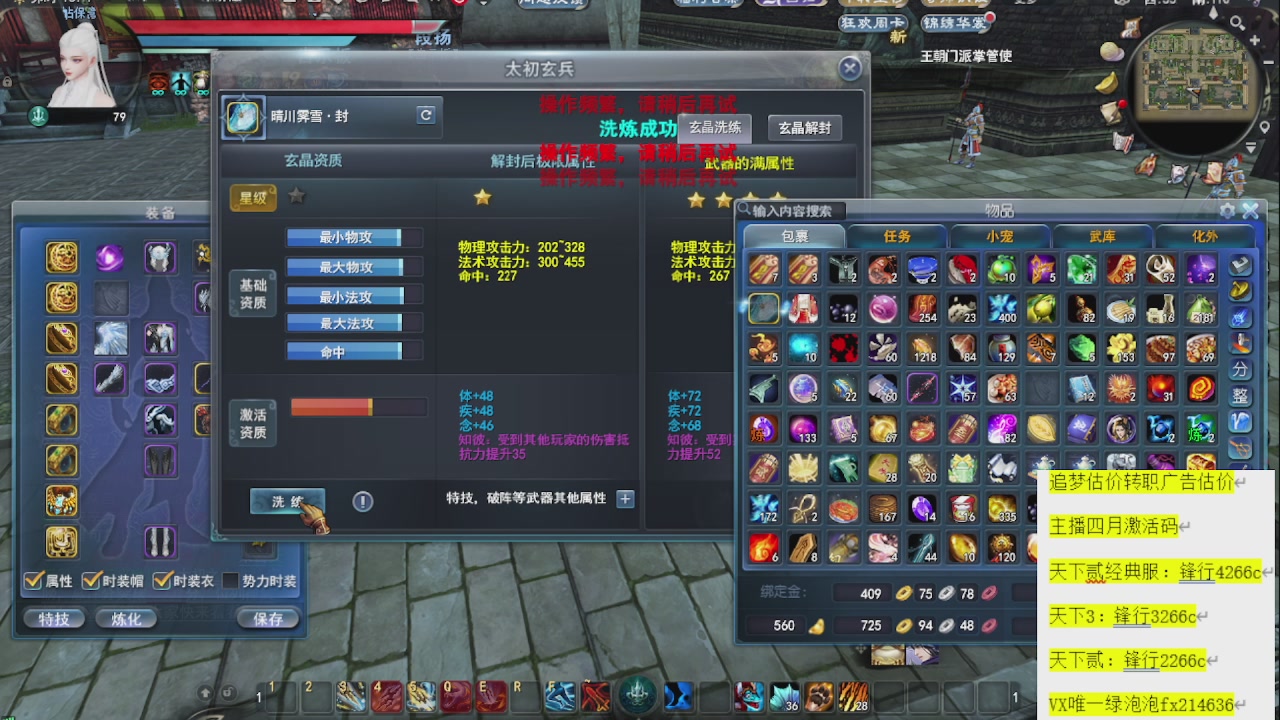Click the gear icon on the 物品 panel titlebar
The height and width of the screenshot is (720, 1280).
[x=1227, y=209]
